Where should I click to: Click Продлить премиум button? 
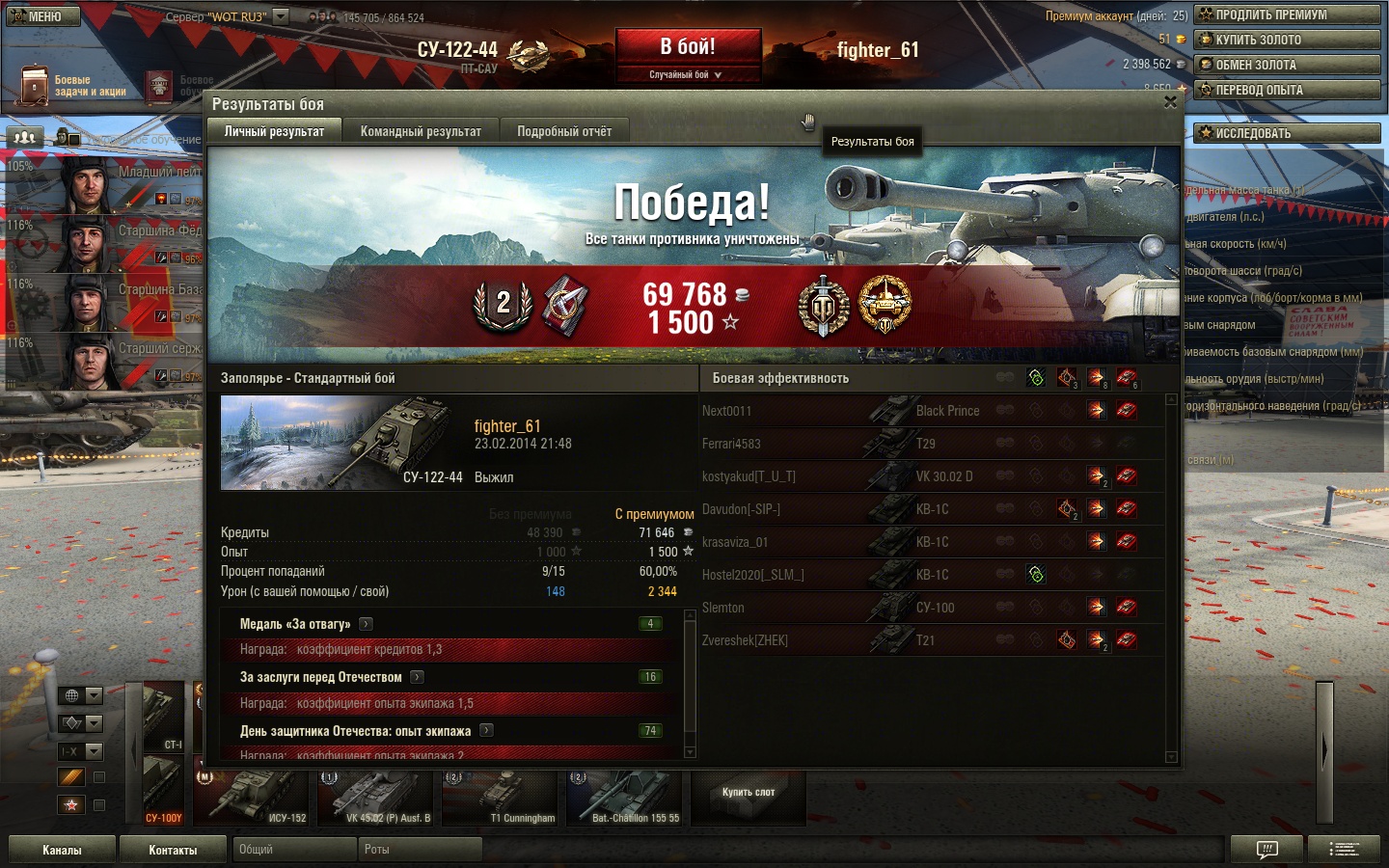click(x=1287, y=14)
